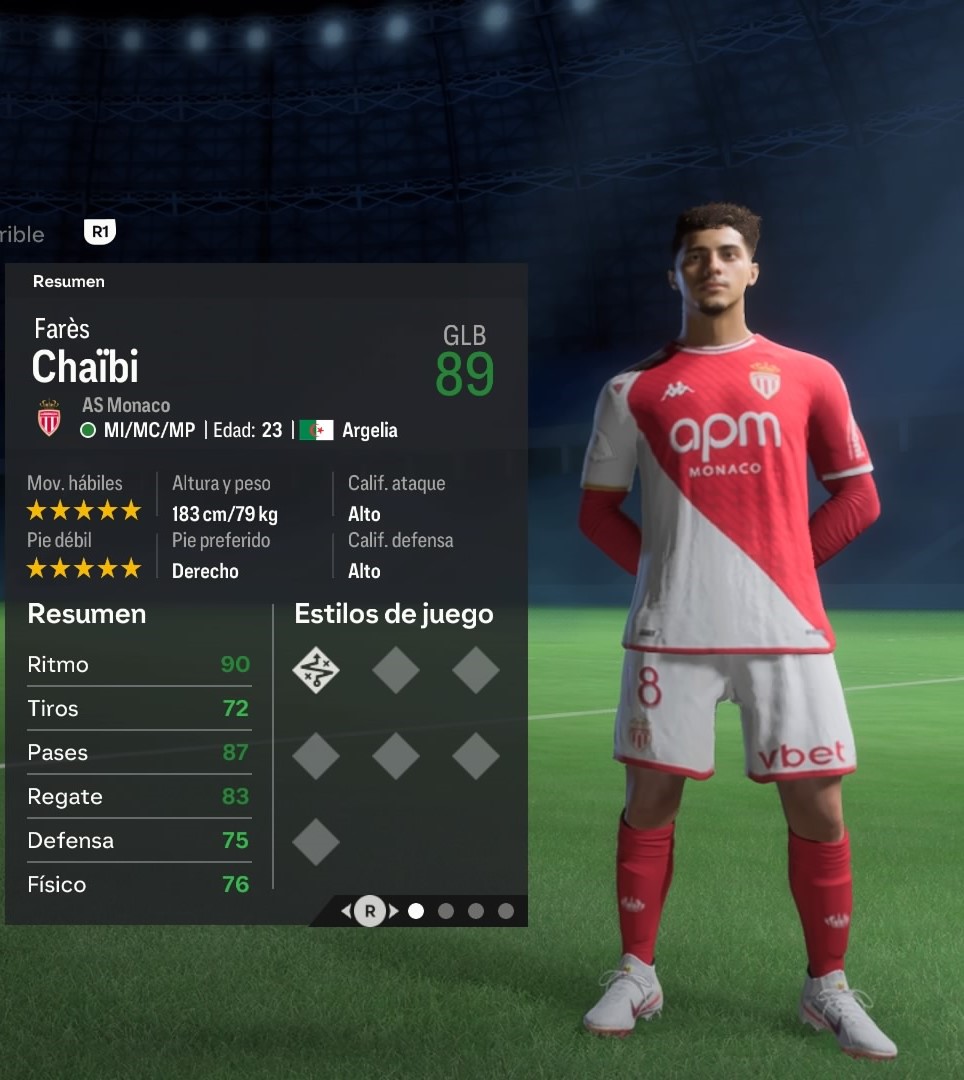Screen dimensions: 964x1080
Task: Select the unlocked playstyle icon under Estilos de juego
Action: [x=316, y=670]
